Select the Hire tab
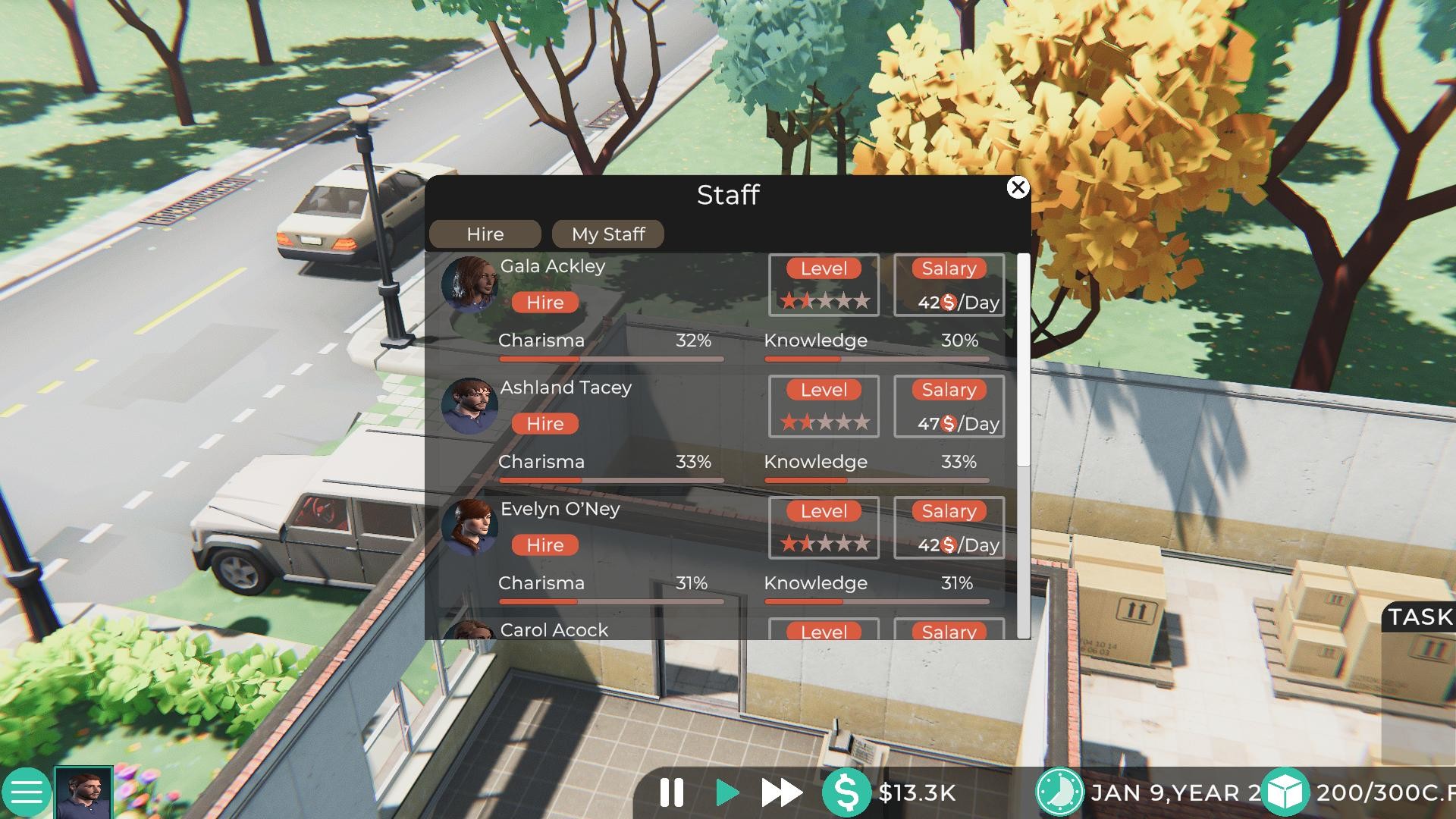This screenshot has height=819, width=1456. (484, 234)
